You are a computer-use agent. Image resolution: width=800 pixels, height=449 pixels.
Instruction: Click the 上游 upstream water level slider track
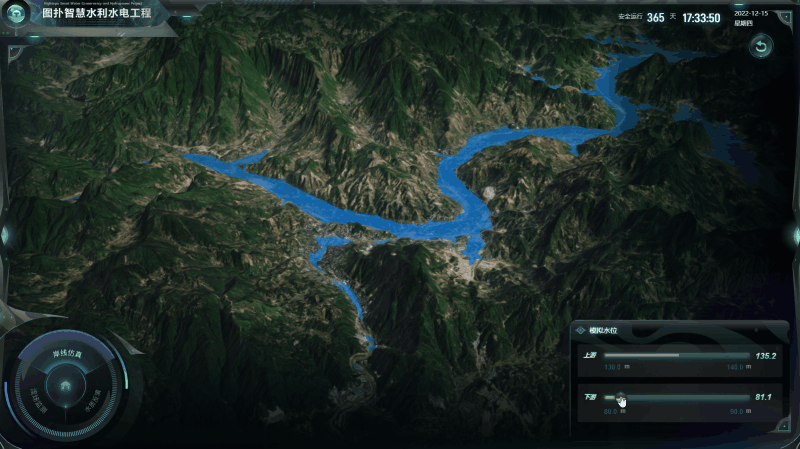pyautogui.click(x=676, y=355)
